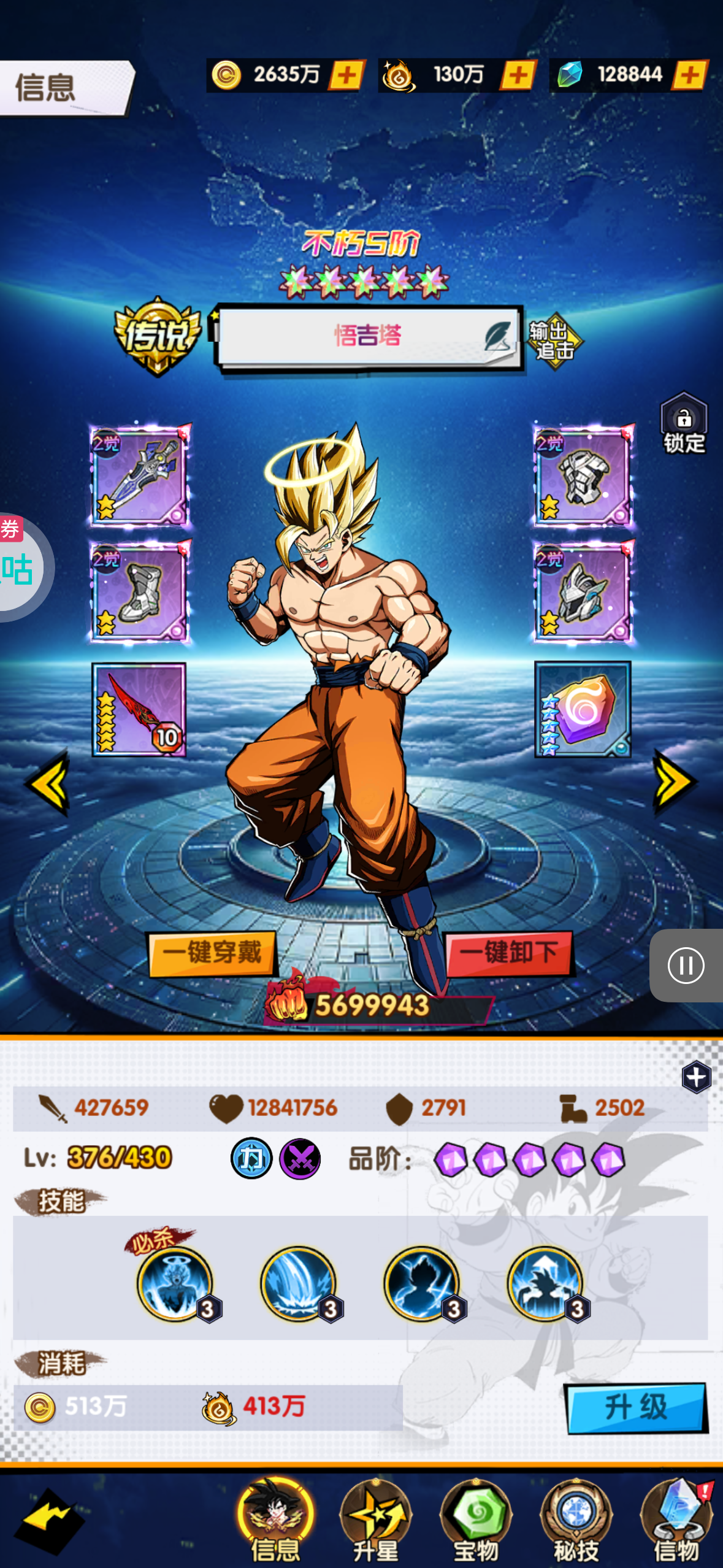This screenshot has height=1568, width=723.
Task: Expand detailed stats with plus icon
Action: click(x=696, y=1077)
